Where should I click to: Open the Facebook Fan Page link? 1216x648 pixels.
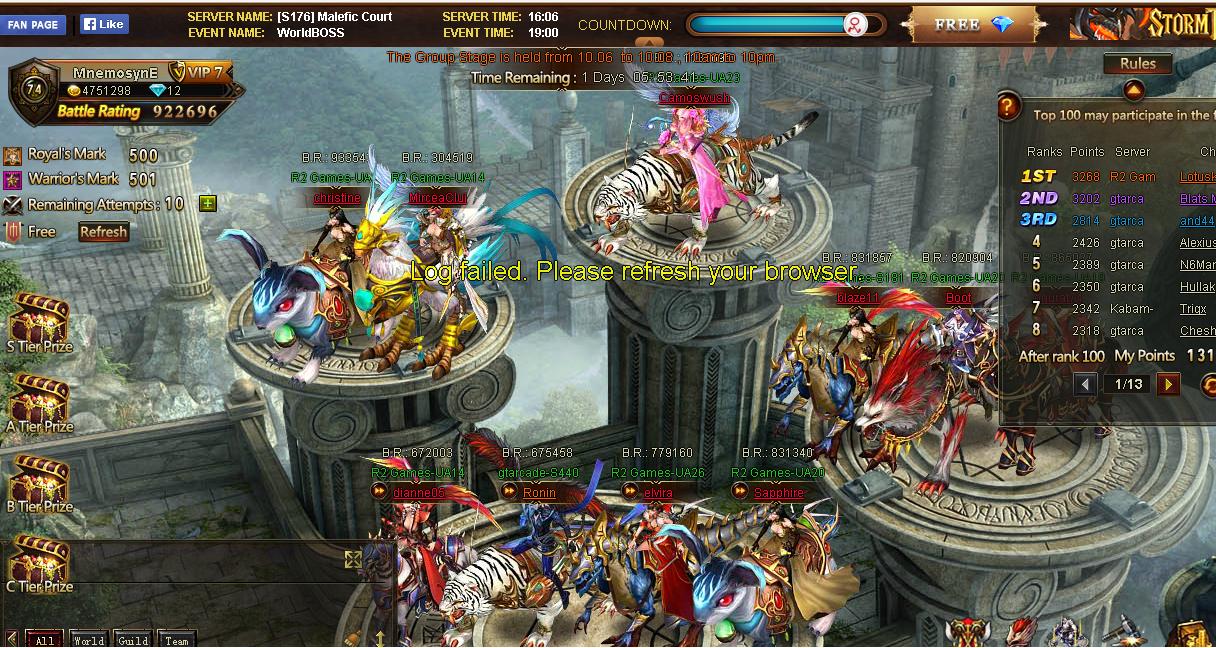coord(33,24)
